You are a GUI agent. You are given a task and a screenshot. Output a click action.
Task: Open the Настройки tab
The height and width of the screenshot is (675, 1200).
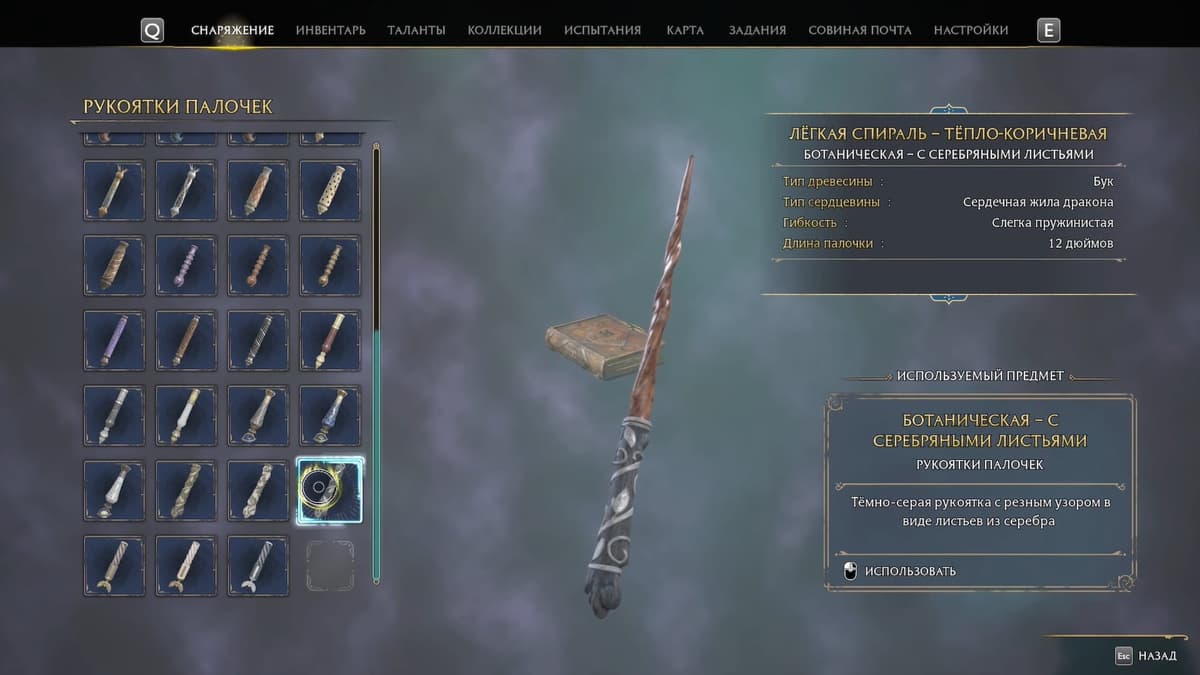pos(970,30)
